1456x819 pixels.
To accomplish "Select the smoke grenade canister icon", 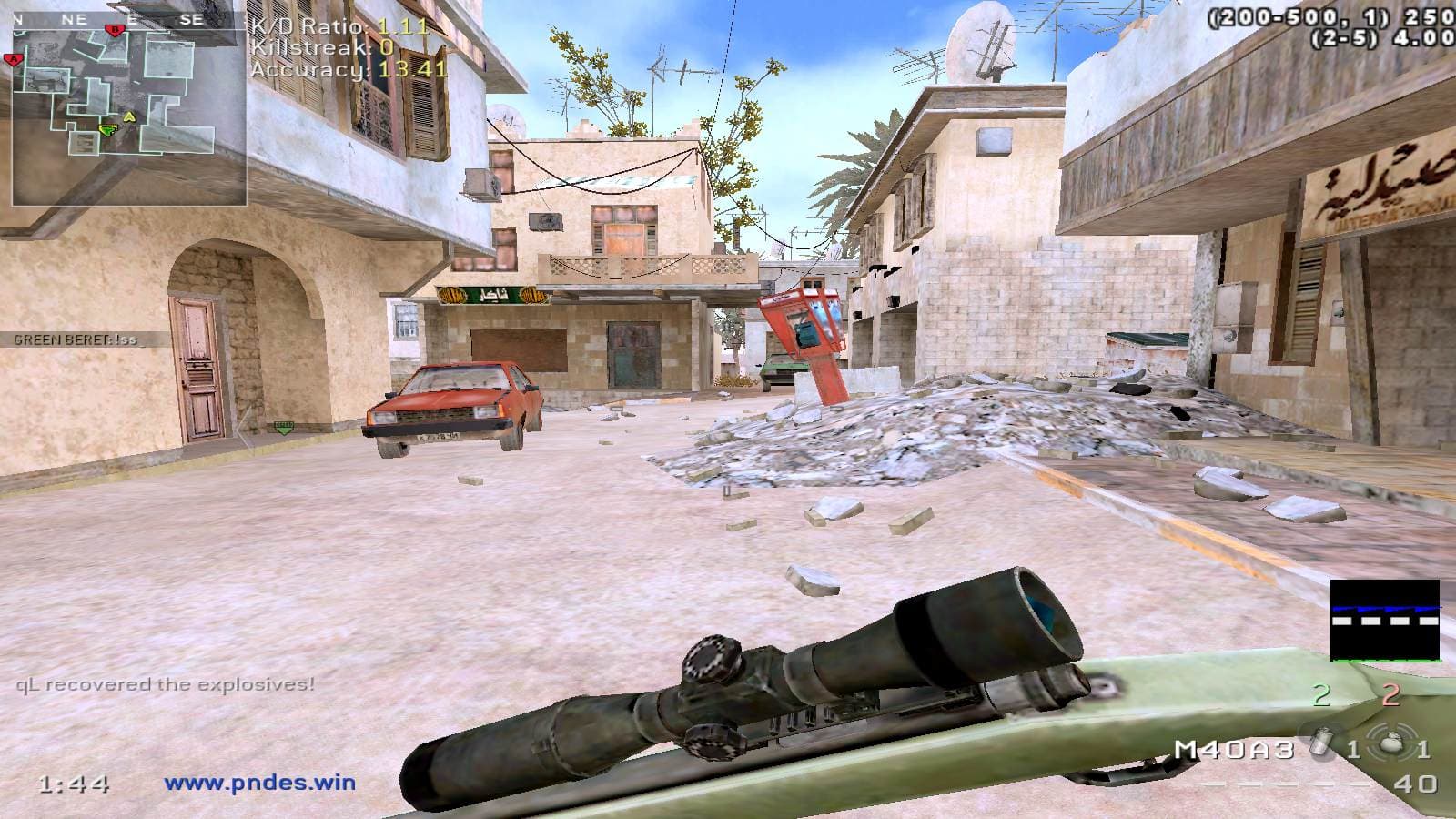I will tap(1317, 748).
